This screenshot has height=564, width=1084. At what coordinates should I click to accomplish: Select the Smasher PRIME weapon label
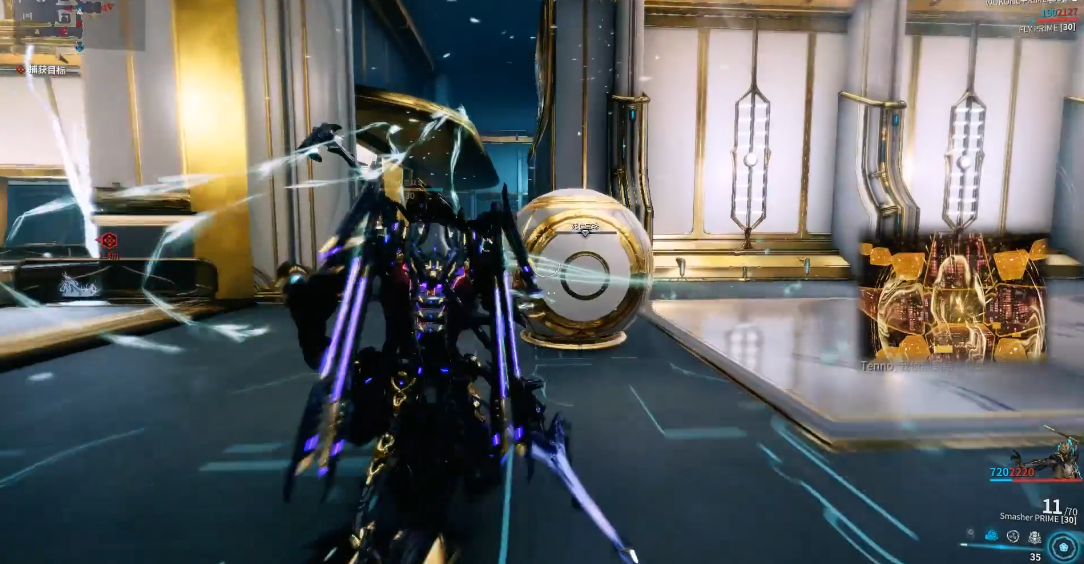coord(1028,518)
